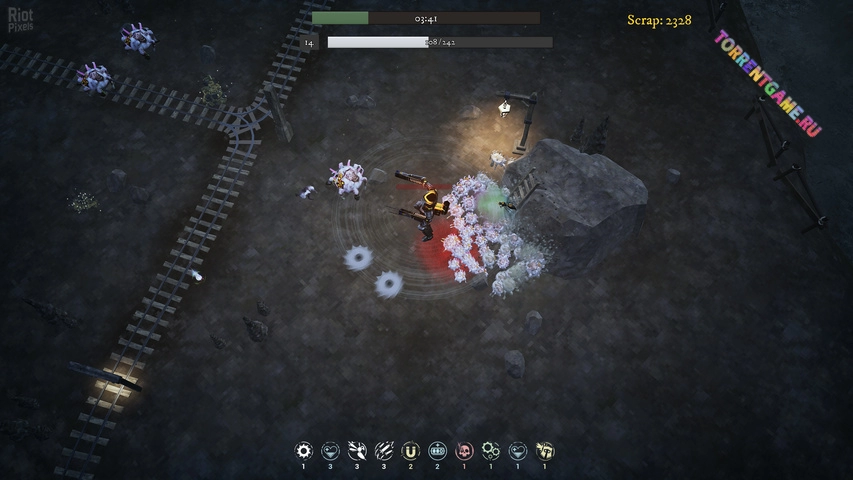Click the heart icon marked level 3
This screenshot has height=480, width=853.
tap(331, 451)
